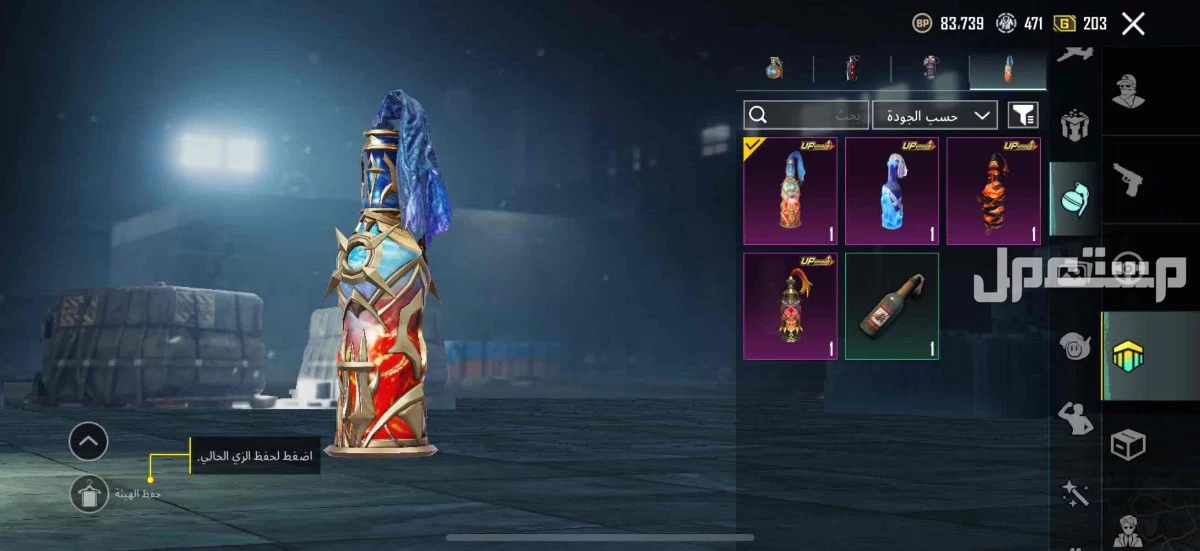Show the character outfit category with cap
Viewport: 1200px width, 551px height.
(1127, 92)
